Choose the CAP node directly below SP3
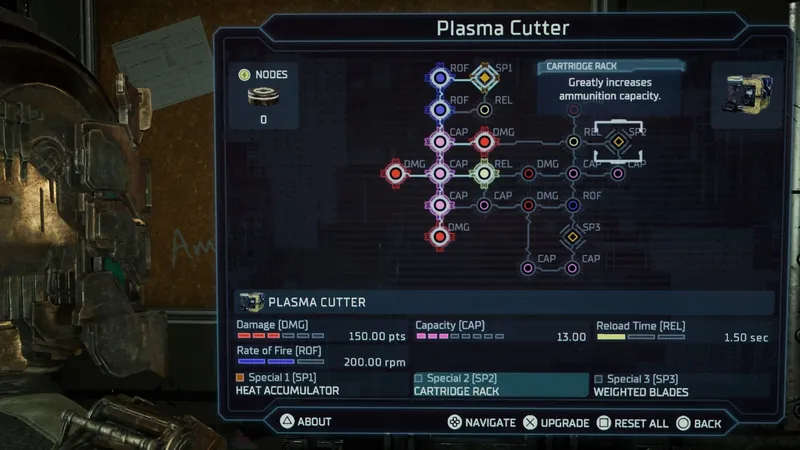This screenshot has width=800, height=450. point(572,268)
